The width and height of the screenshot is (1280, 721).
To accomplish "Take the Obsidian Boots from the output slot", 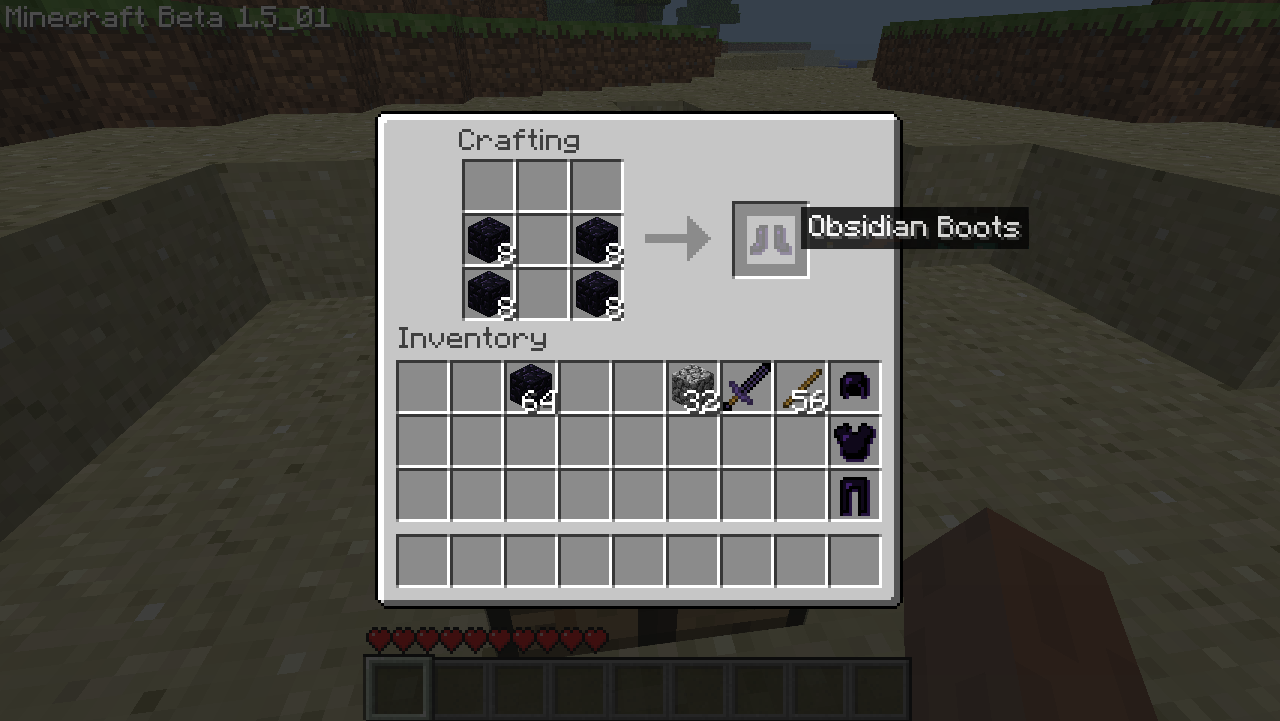I will click(x=770, y=238).
